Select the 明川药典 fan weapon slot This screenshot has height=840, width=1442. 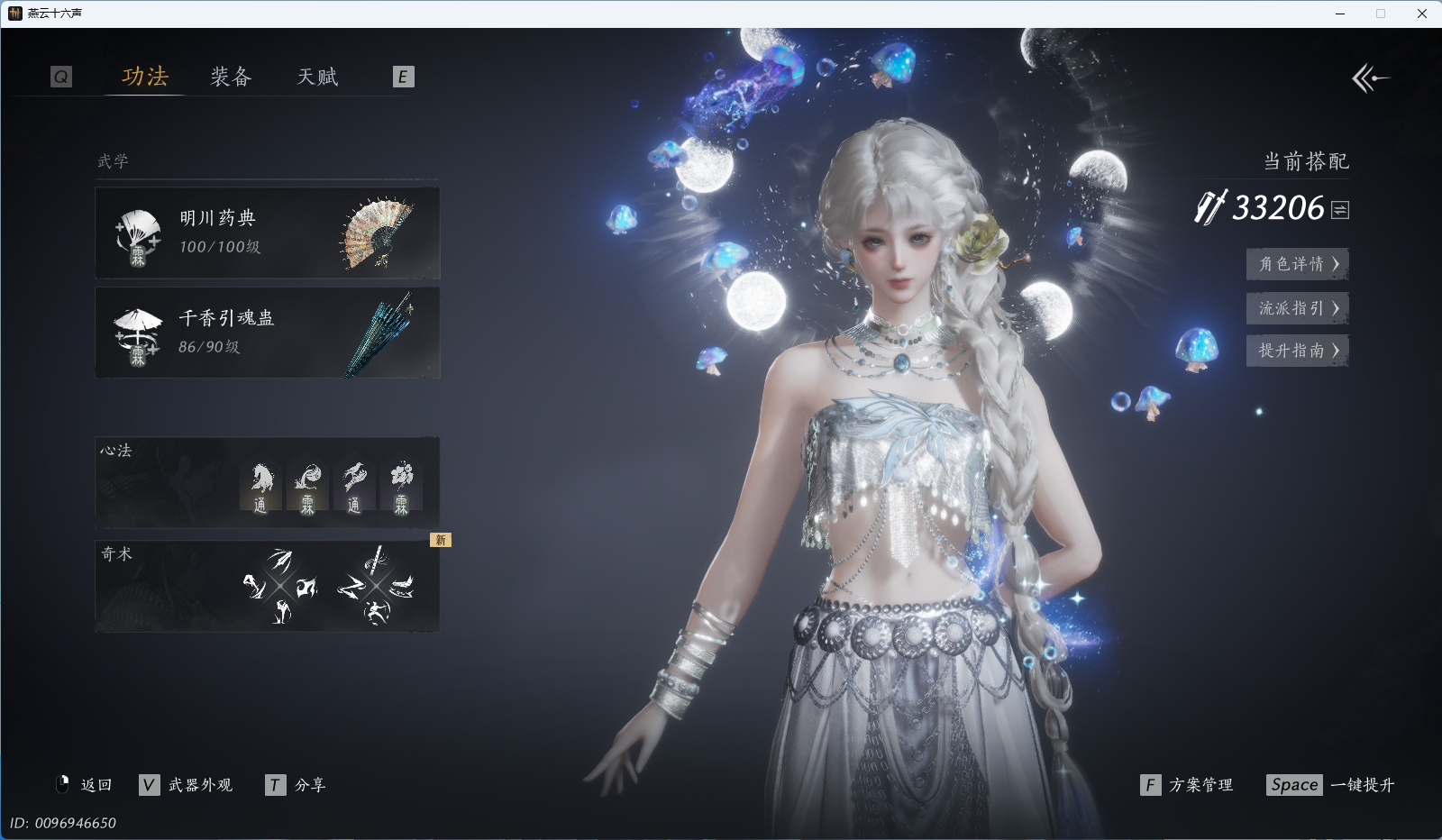267,233
